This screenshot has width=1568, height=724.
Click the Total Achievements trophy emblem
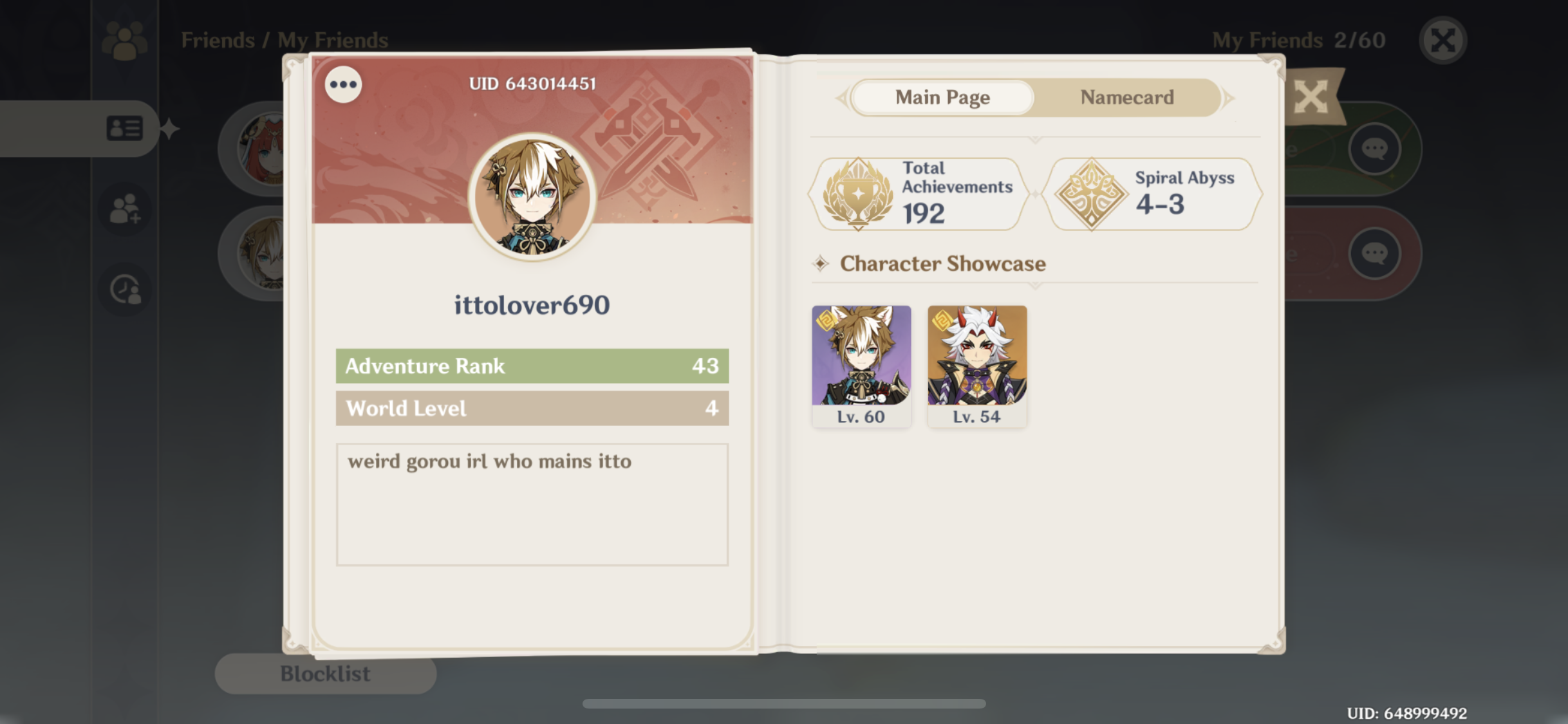(x=858, y=192)
